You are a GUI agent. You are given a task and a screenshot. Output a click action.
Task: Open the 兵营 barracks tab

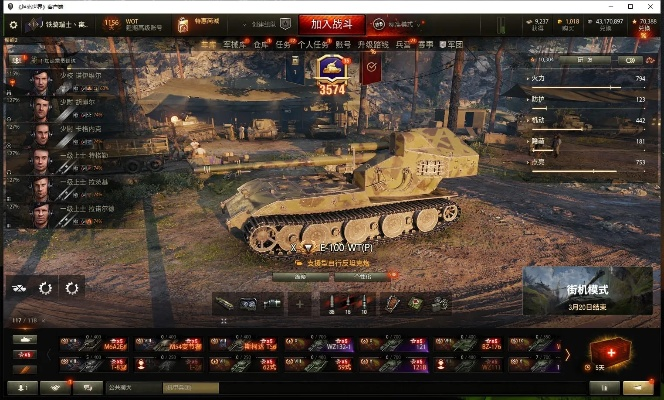pos(402,45)
